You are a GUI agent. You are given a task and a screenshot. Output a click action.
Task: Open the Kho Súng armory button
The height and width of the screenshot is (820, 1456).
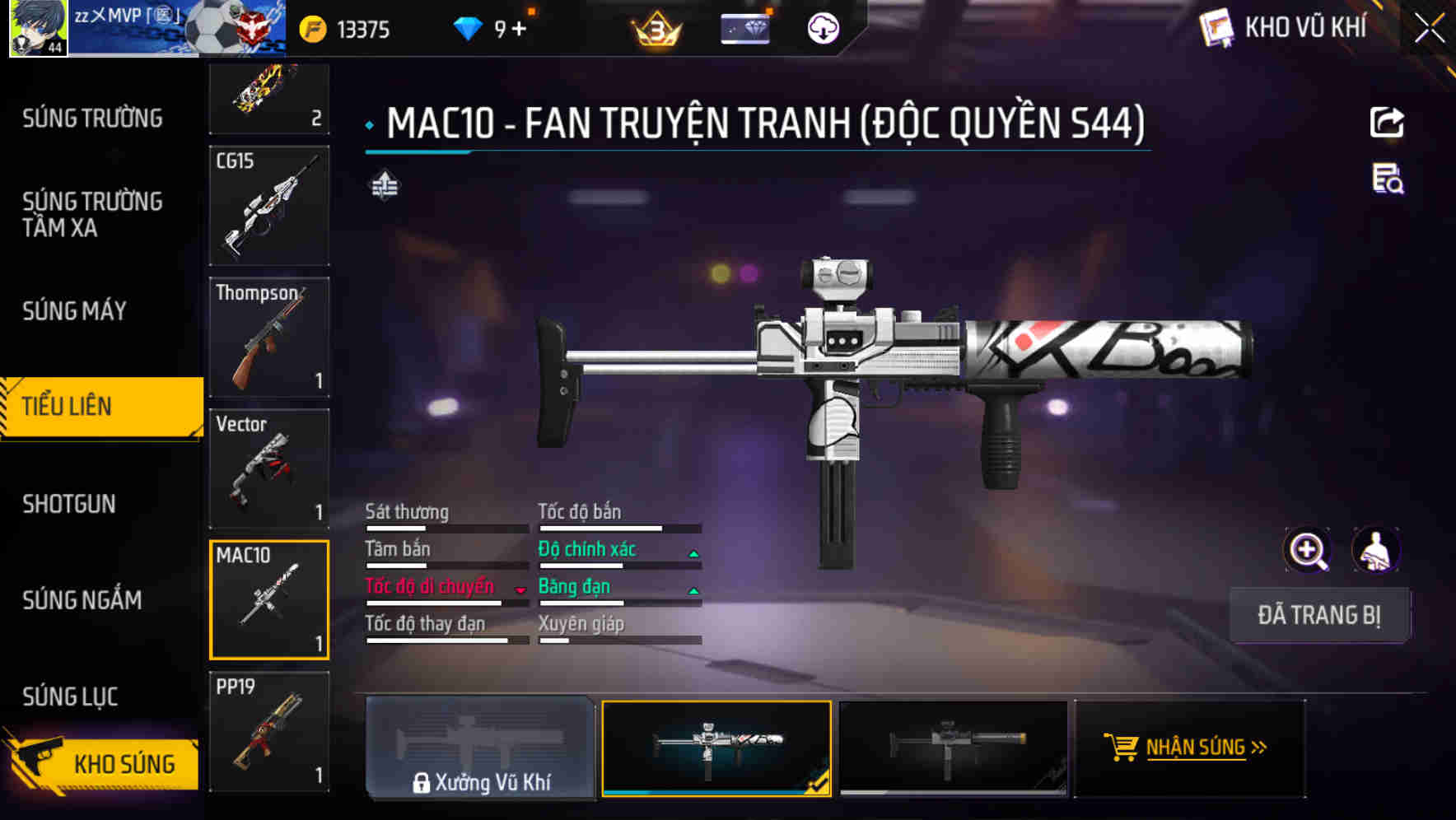click(x=103, y=762)
